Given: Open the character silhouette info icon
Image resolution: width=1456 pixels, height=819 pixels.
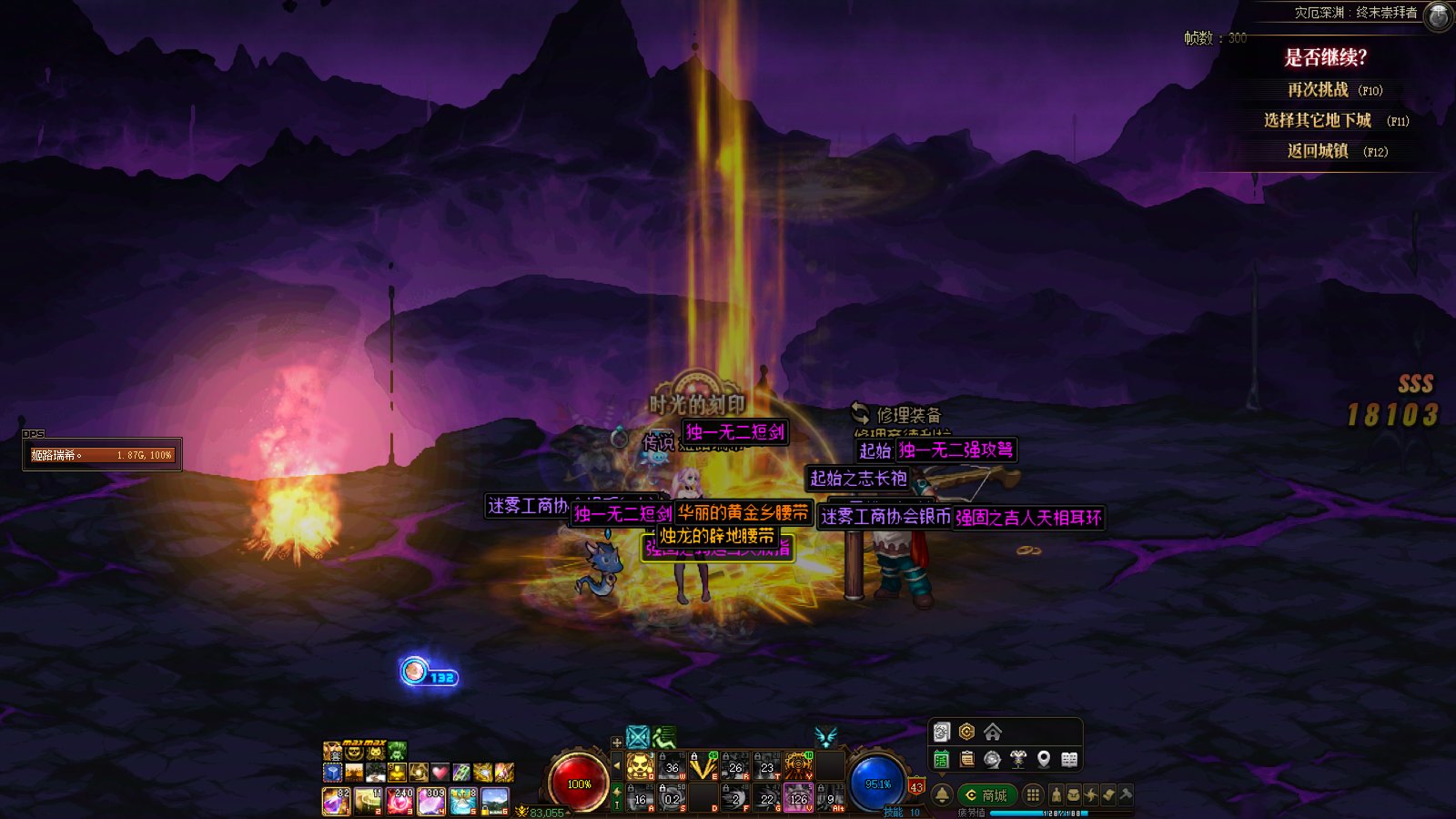Looking at the screenshot, I should click(1056, 794).
